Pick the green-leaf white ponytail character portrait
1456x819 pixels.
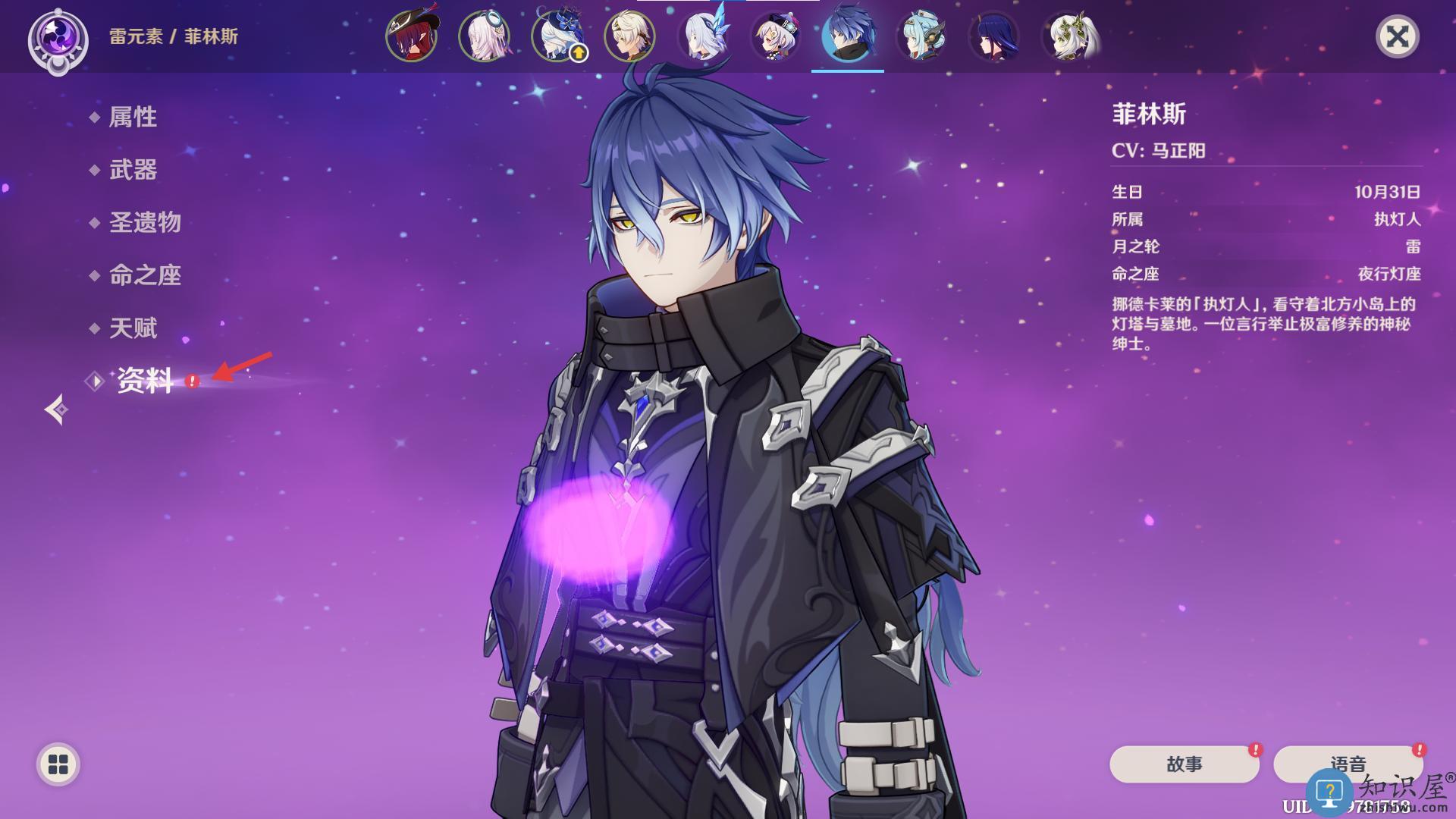pos(1068,36)
